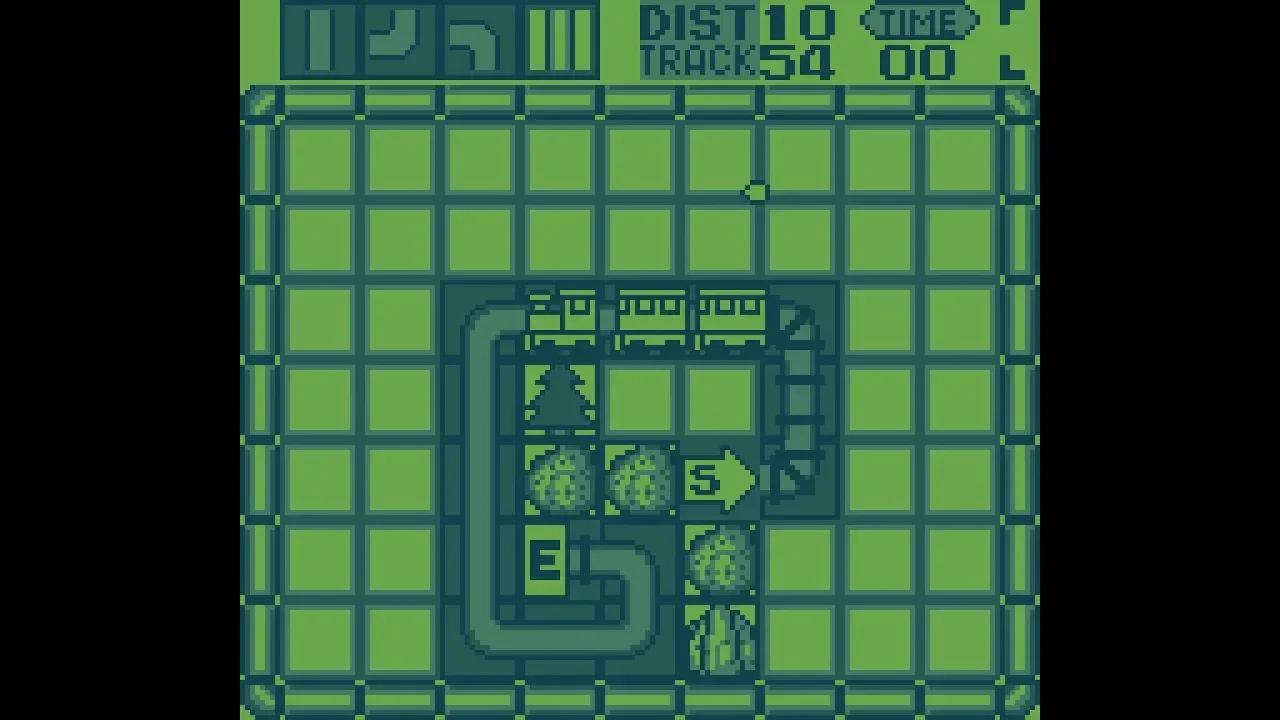
Task: Click the small floating cursor dot
Action: 757,190
